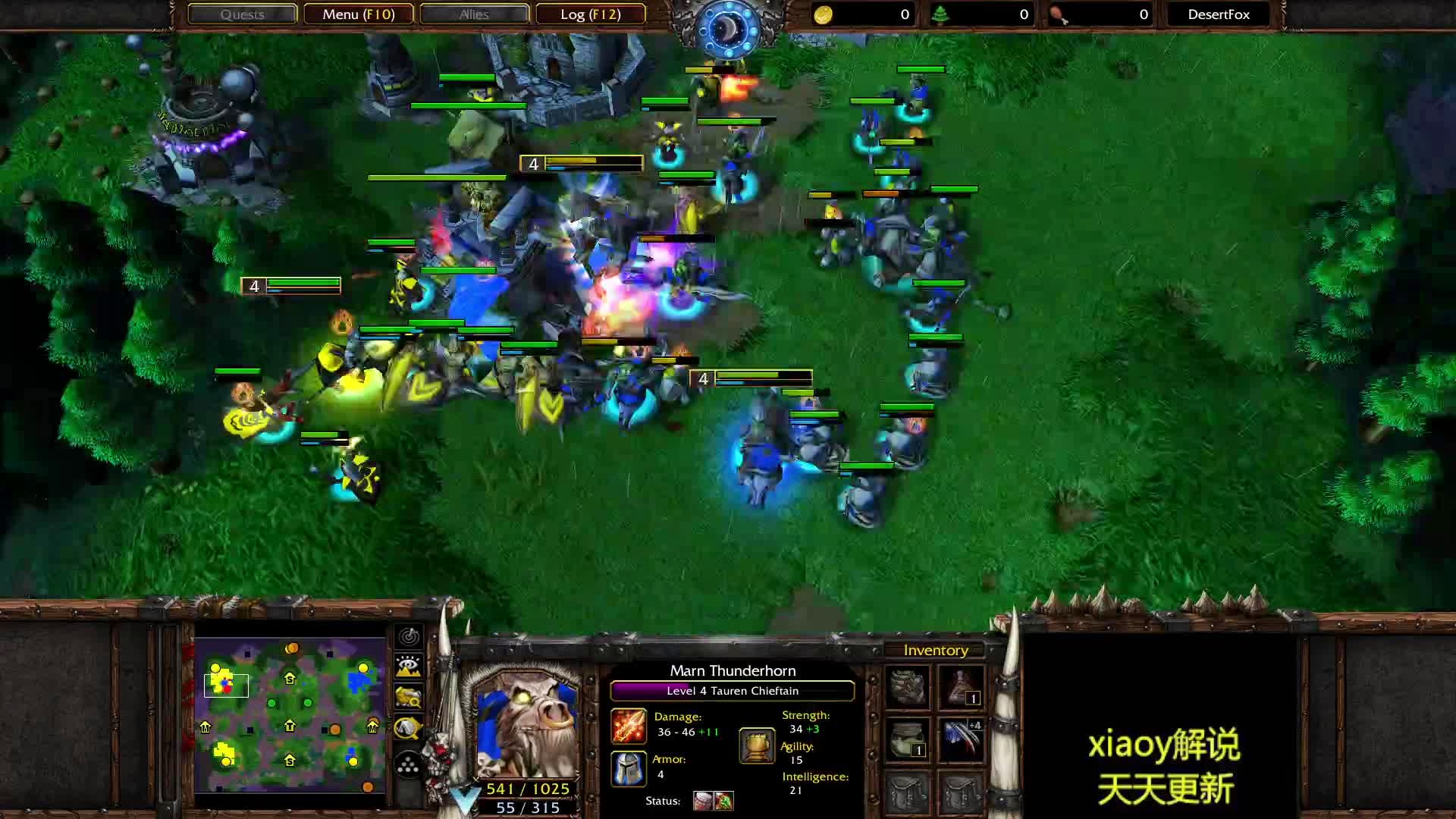The width and height of the screenshot is (1456, 819).
Task: Click the first status buff icon
Action: coord(703,801)
